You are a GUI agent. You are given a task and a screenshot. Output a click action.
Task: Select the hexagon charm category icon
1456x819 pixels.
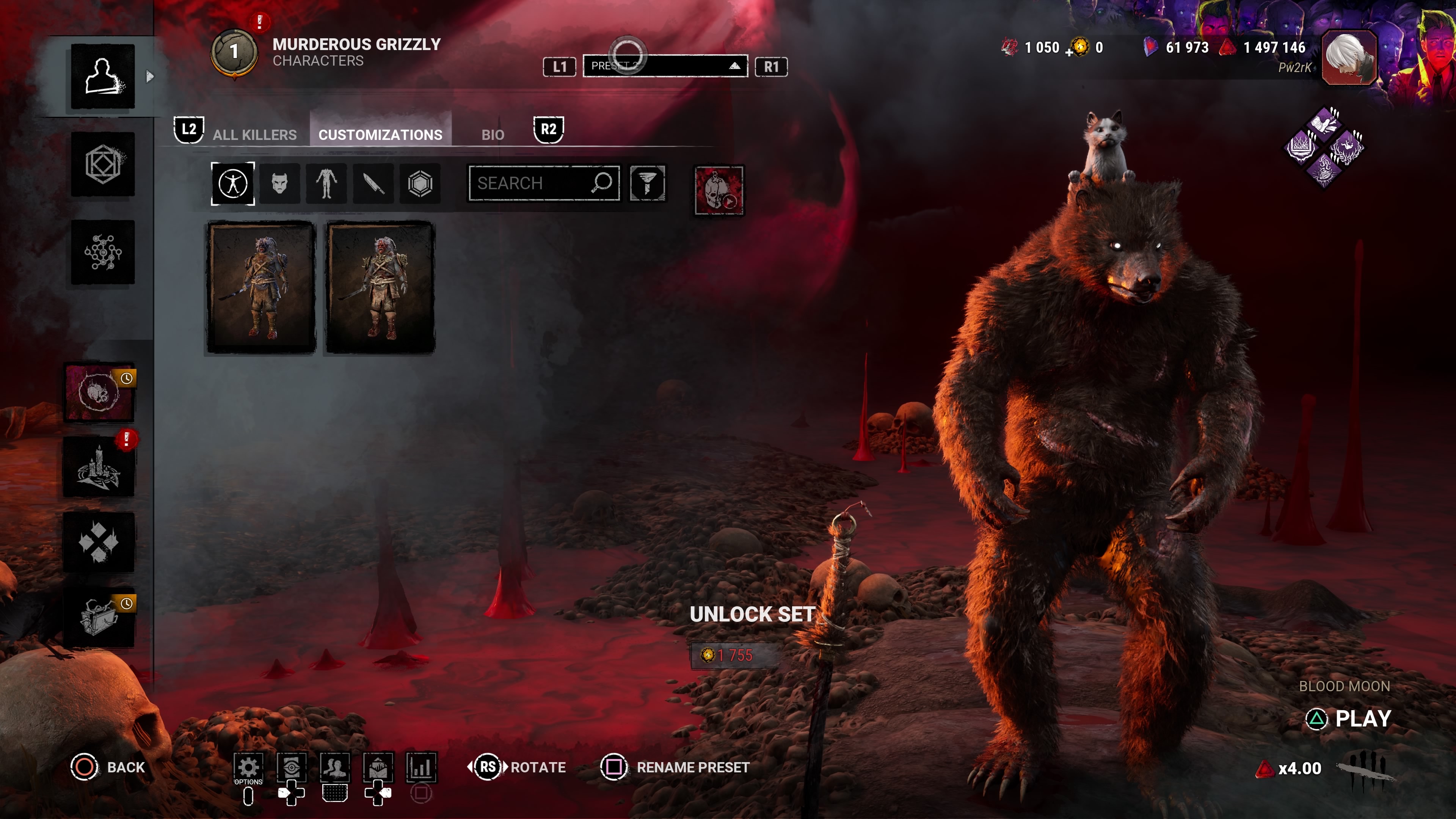point(420,183)
